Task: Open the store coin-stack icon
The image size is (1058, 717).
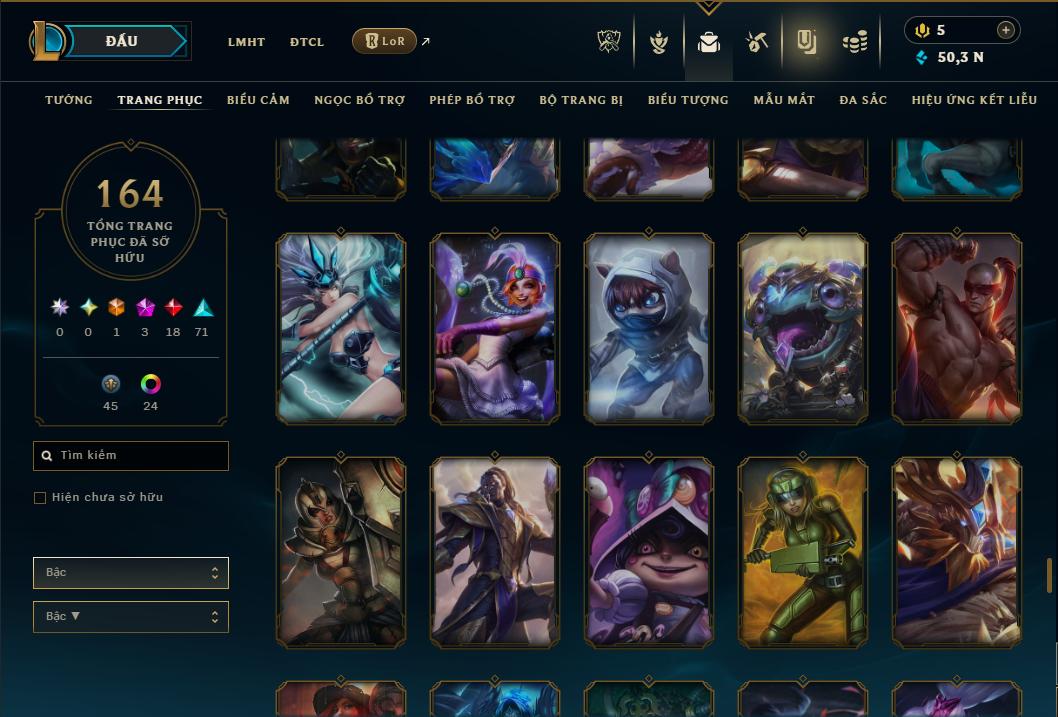Action: [x=854, y=42]
